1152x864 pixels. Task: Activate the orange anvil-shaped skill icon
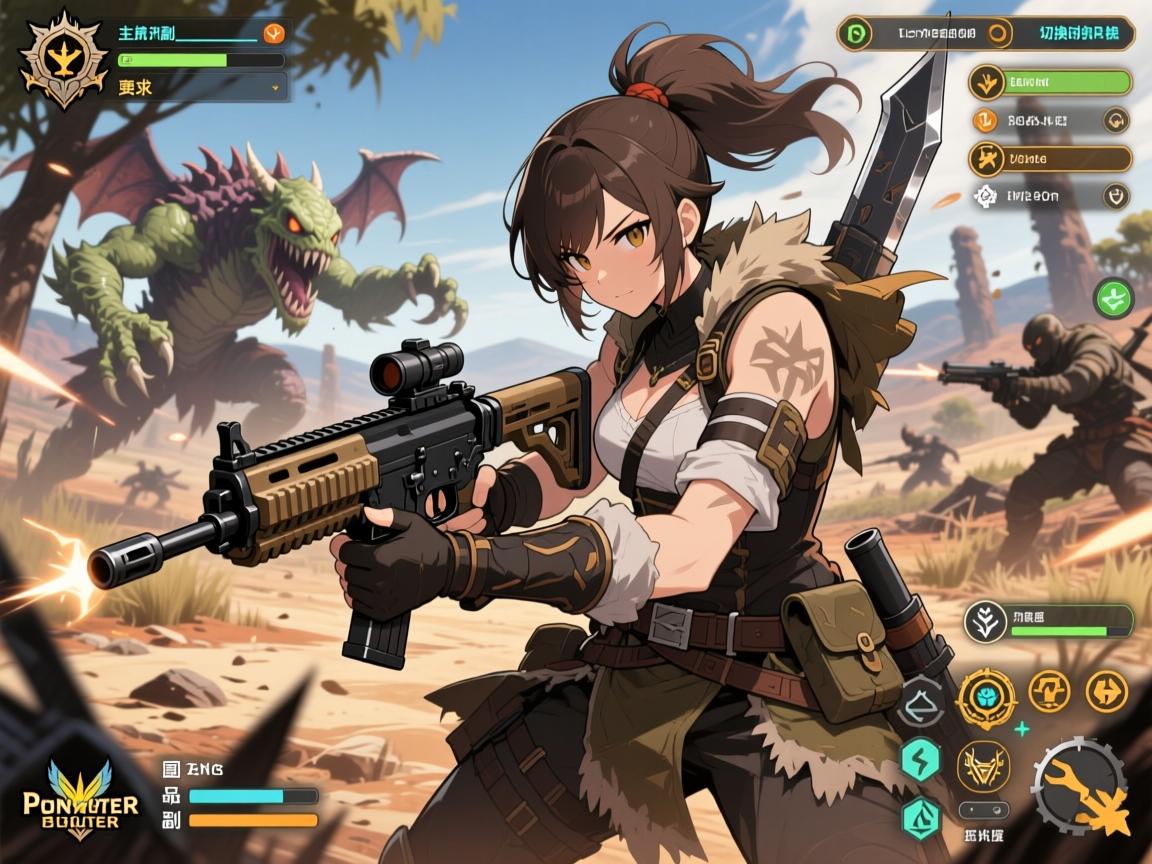point(1049,690)
